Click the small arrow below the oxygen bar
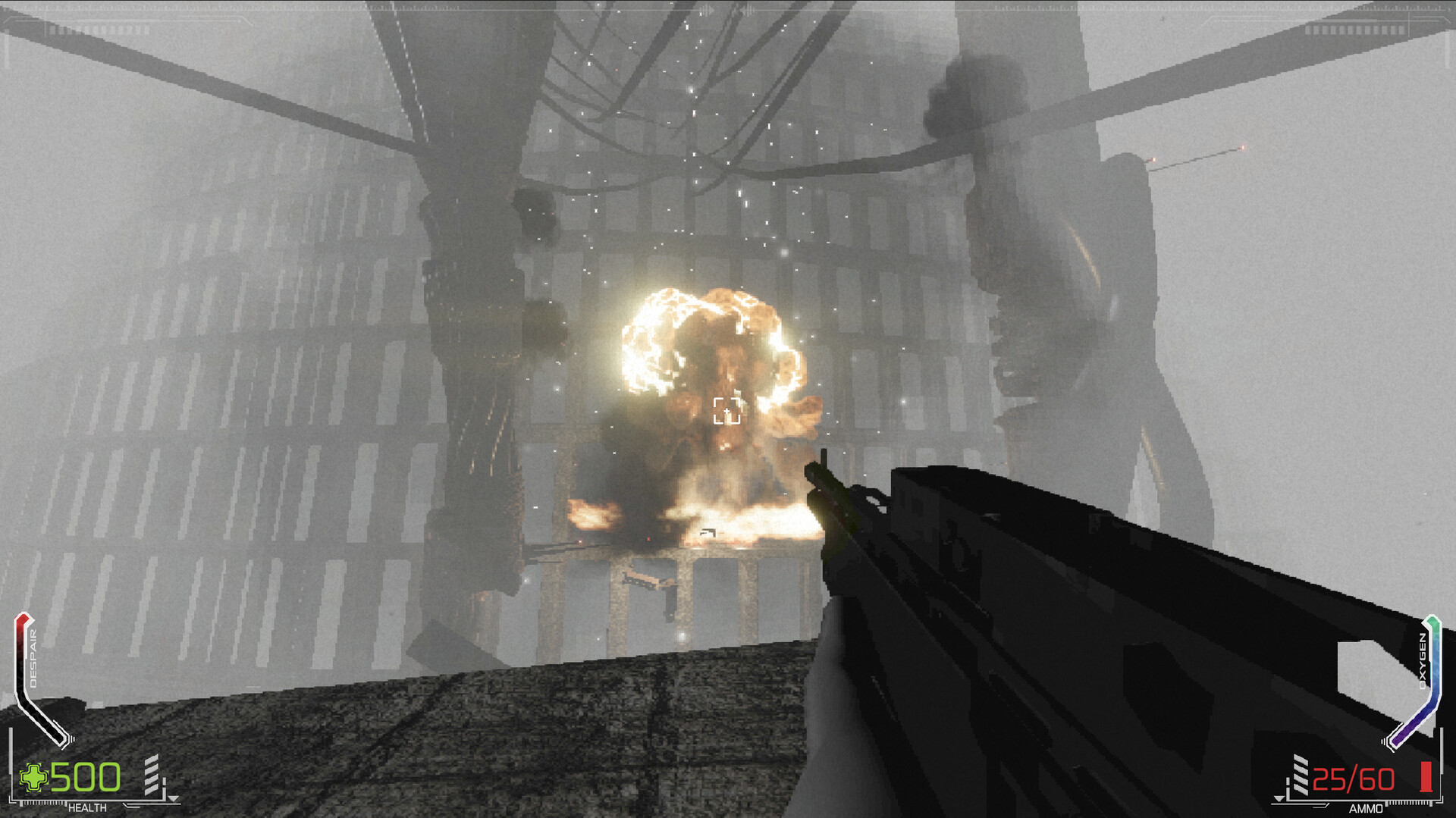 tap(1385, 741)
